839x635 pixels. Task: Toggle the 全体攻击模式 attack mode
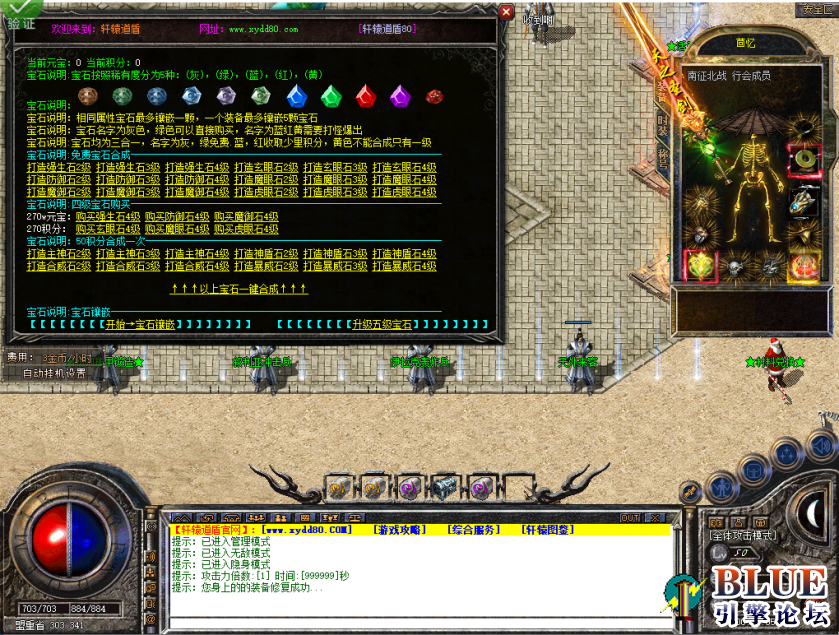click(744, 536)
